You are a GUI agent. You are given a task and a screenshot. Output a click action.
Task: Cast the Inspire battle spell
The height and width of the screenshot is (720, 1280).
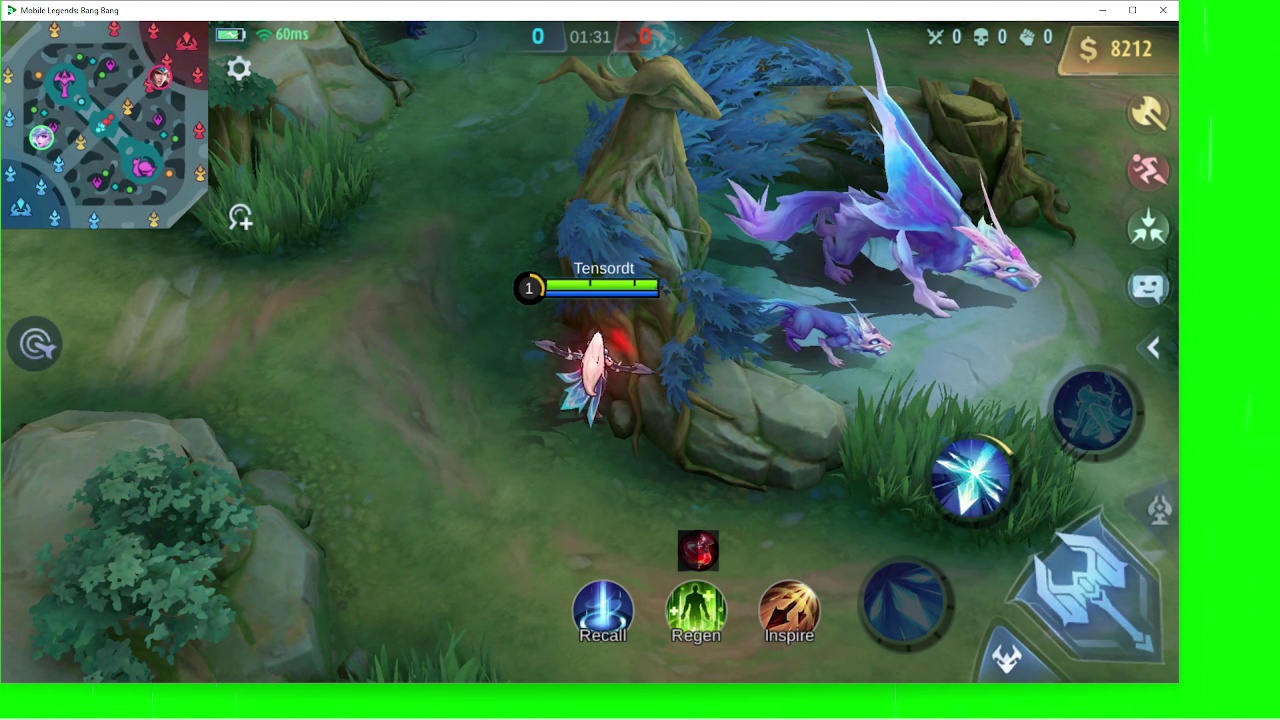(x=789, y=611)
